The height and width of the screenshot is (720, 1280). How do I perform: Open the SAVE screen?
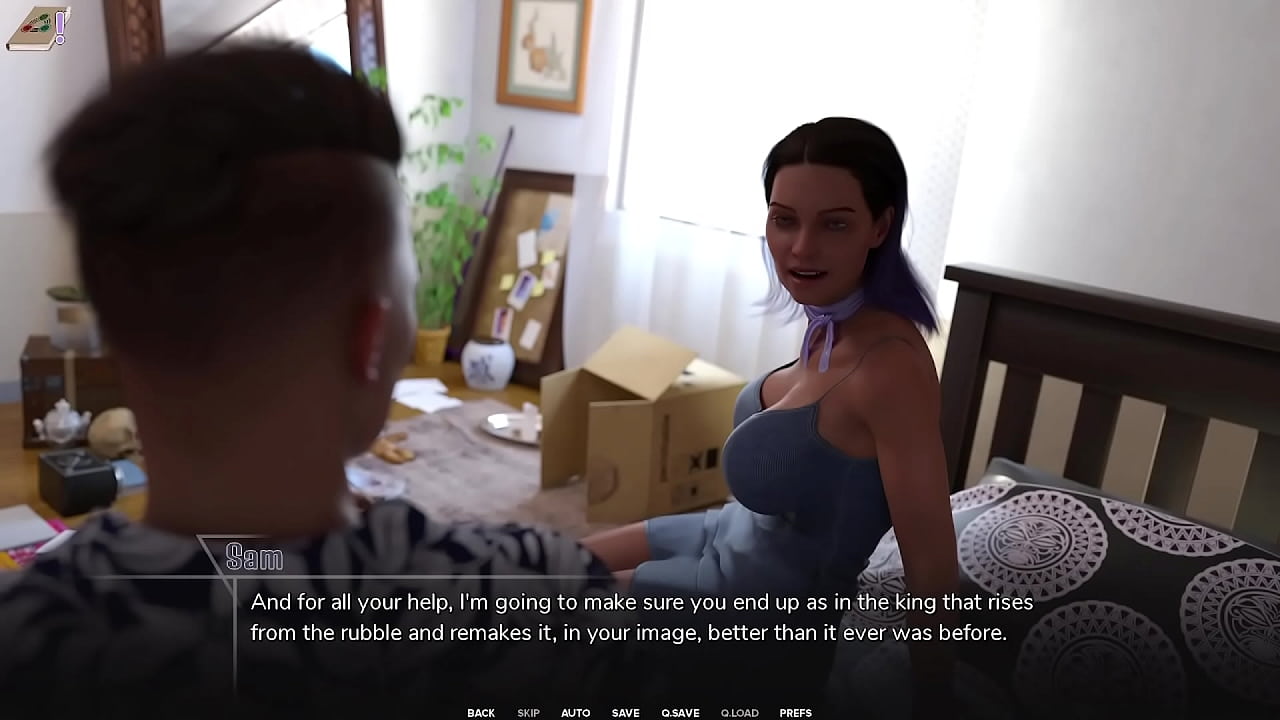click(625, 713)
